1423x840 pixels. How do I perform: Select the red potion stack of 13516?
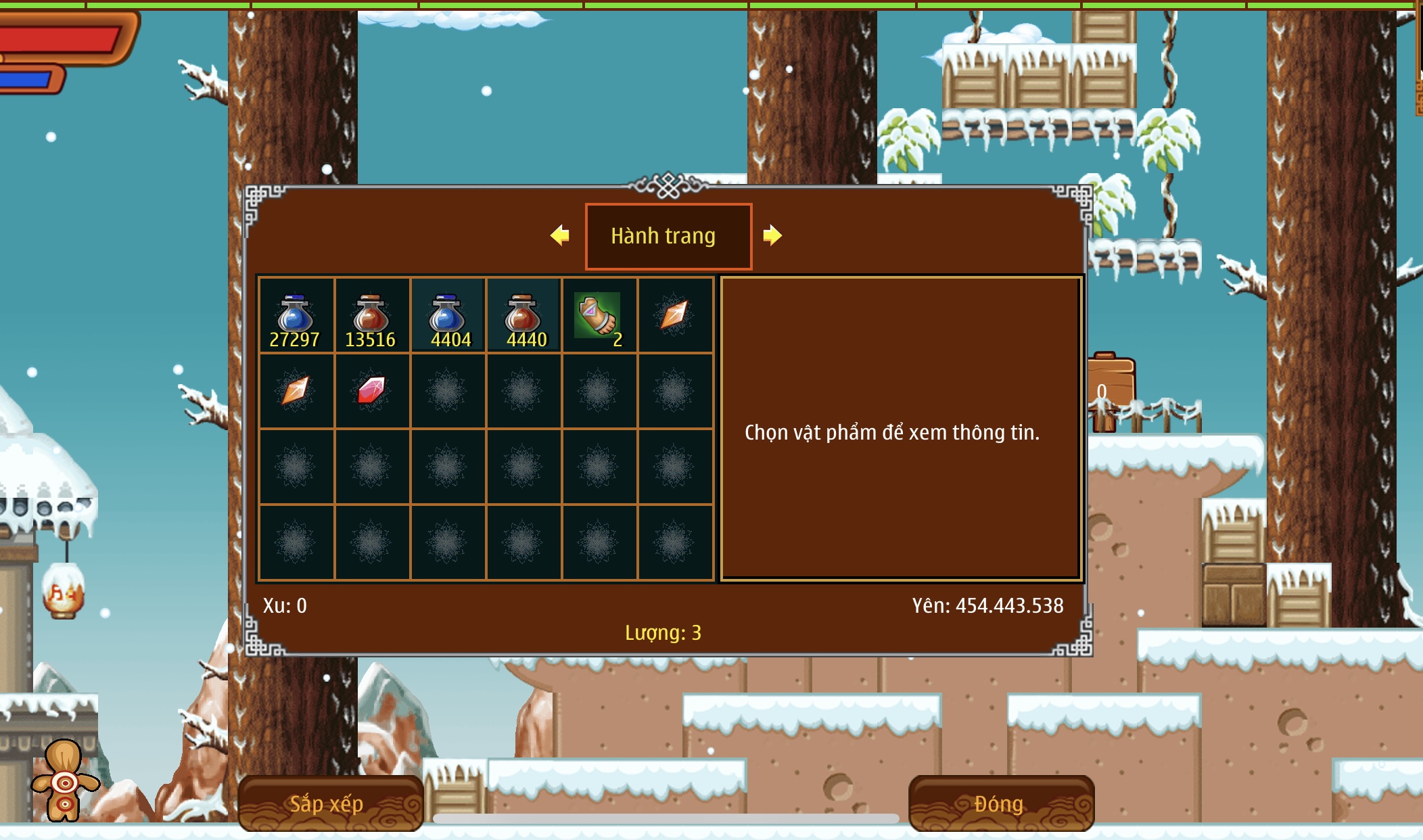click(371, 316)
